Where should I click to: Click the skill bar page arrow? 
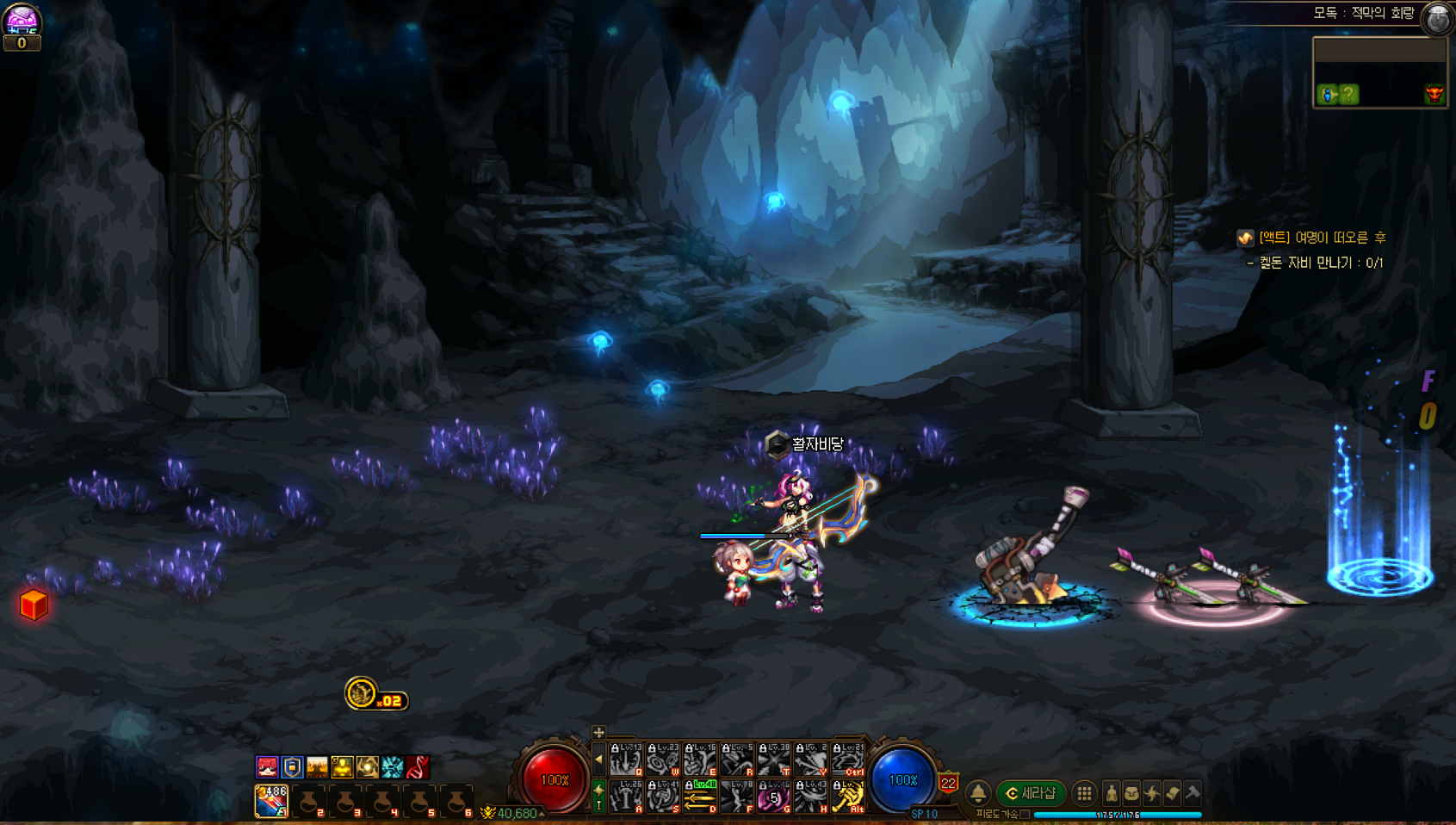click(x=598, y=760)
